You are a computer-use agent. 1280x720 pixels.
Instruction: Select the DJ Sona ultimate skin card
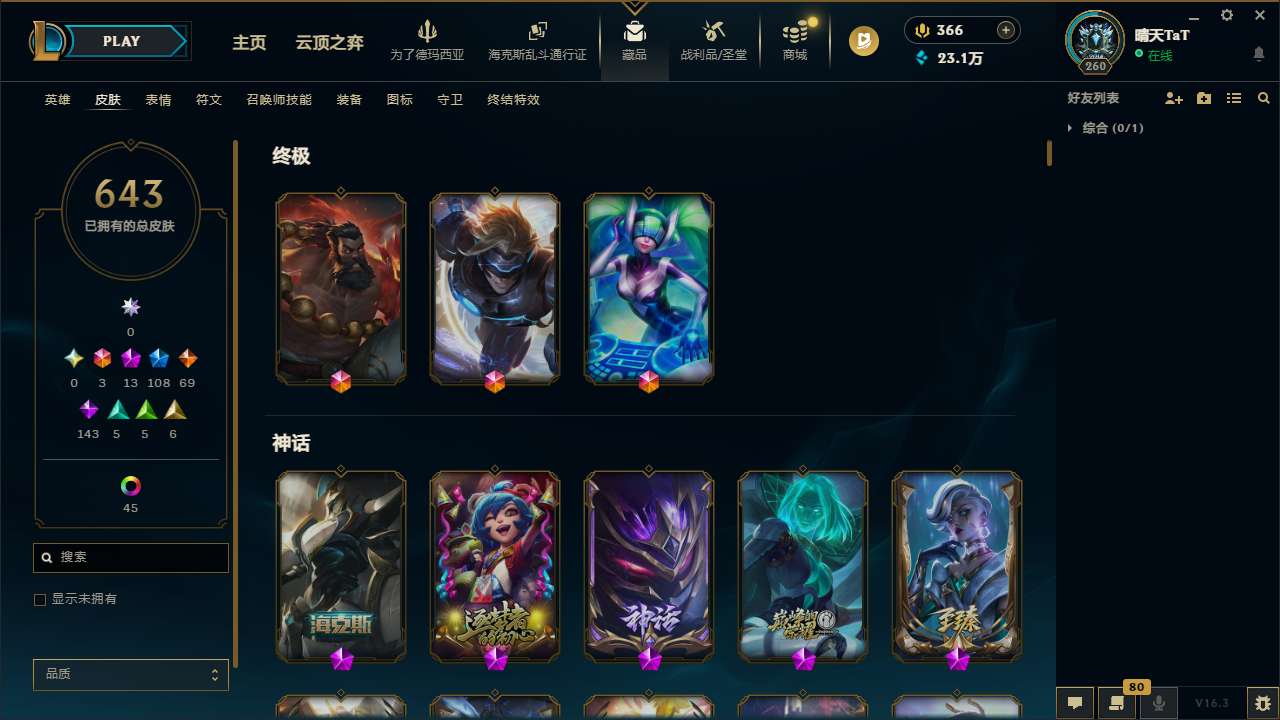648,288
